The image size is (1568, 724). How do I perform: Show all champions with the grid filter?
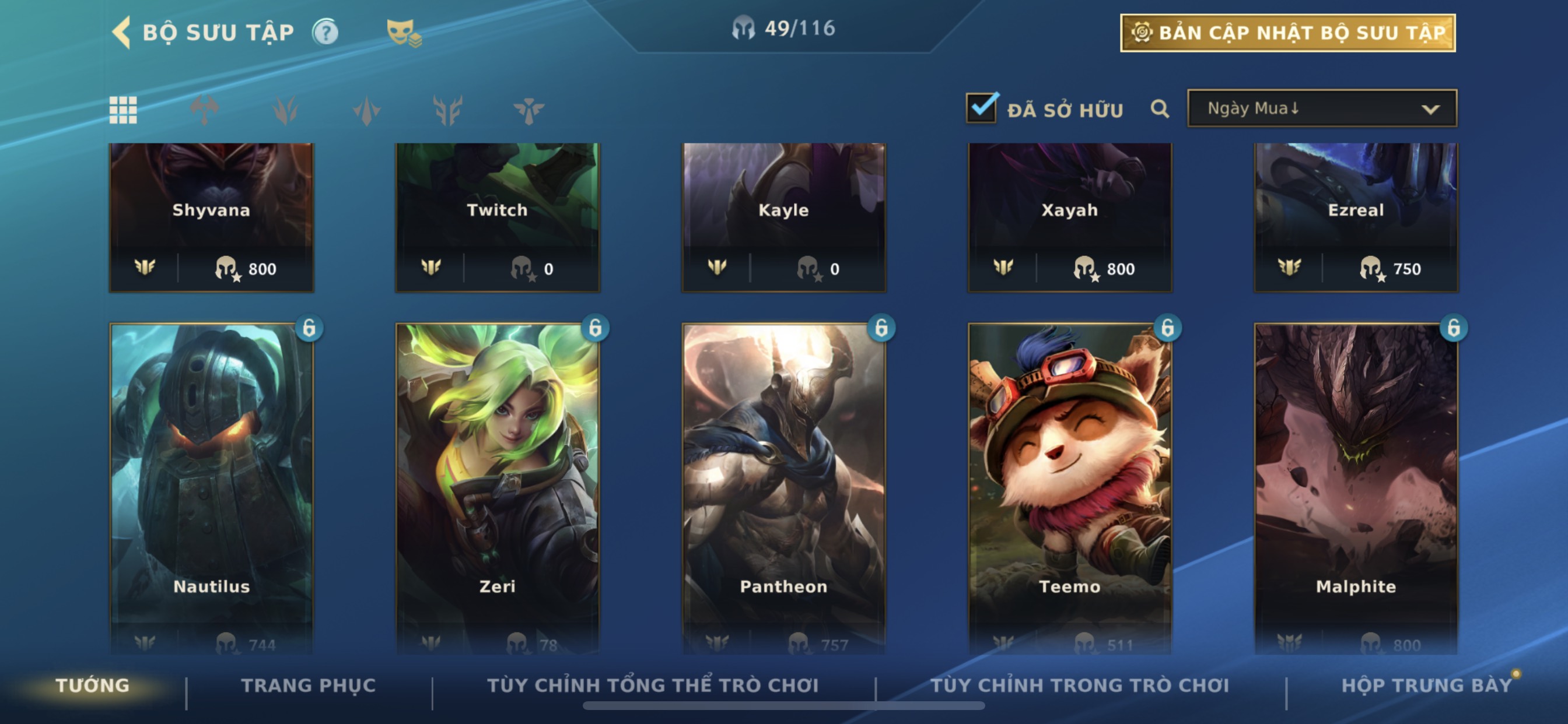click(123, 110)
